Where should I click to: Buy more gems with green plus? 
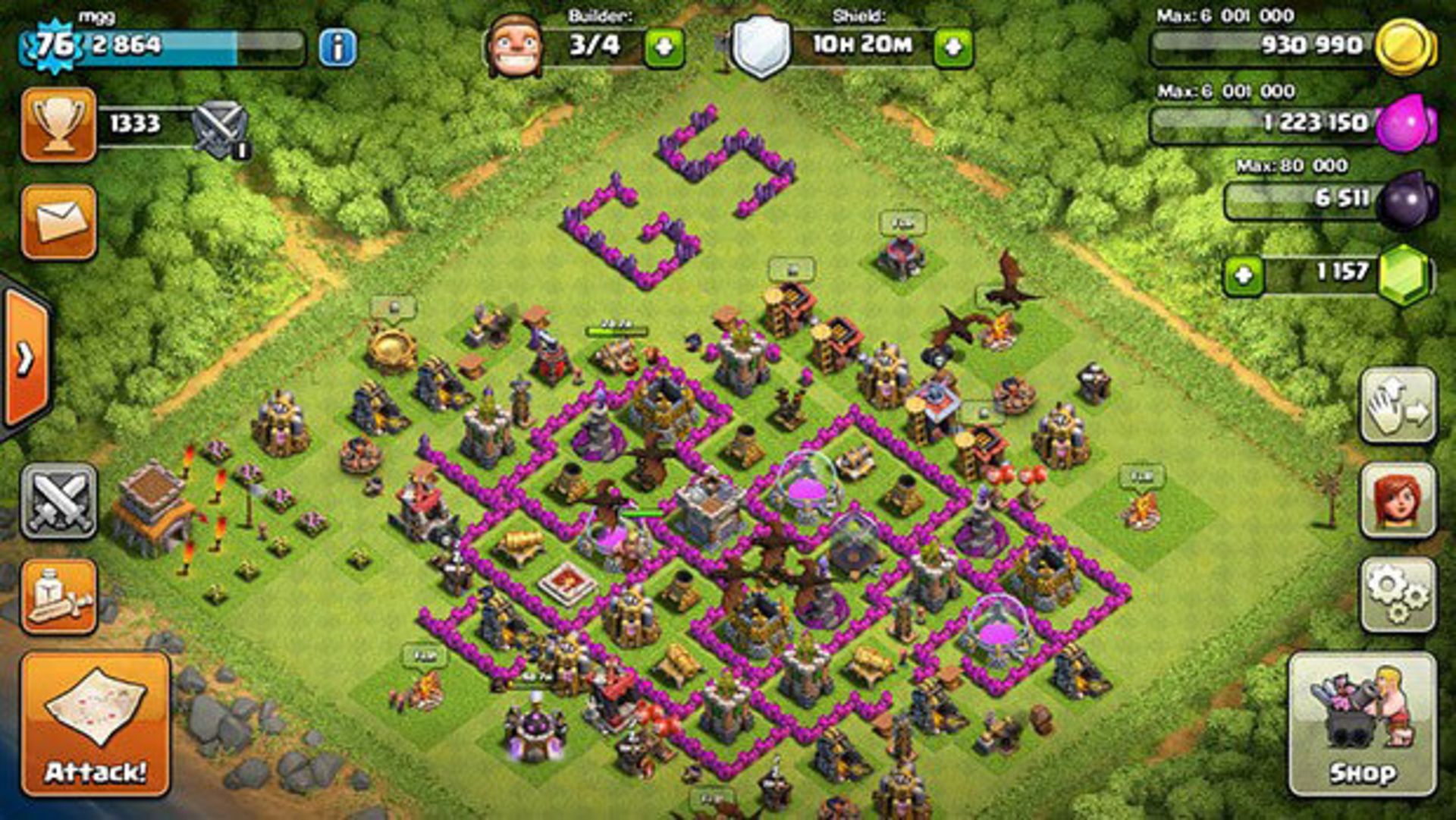click(1243, 275)
